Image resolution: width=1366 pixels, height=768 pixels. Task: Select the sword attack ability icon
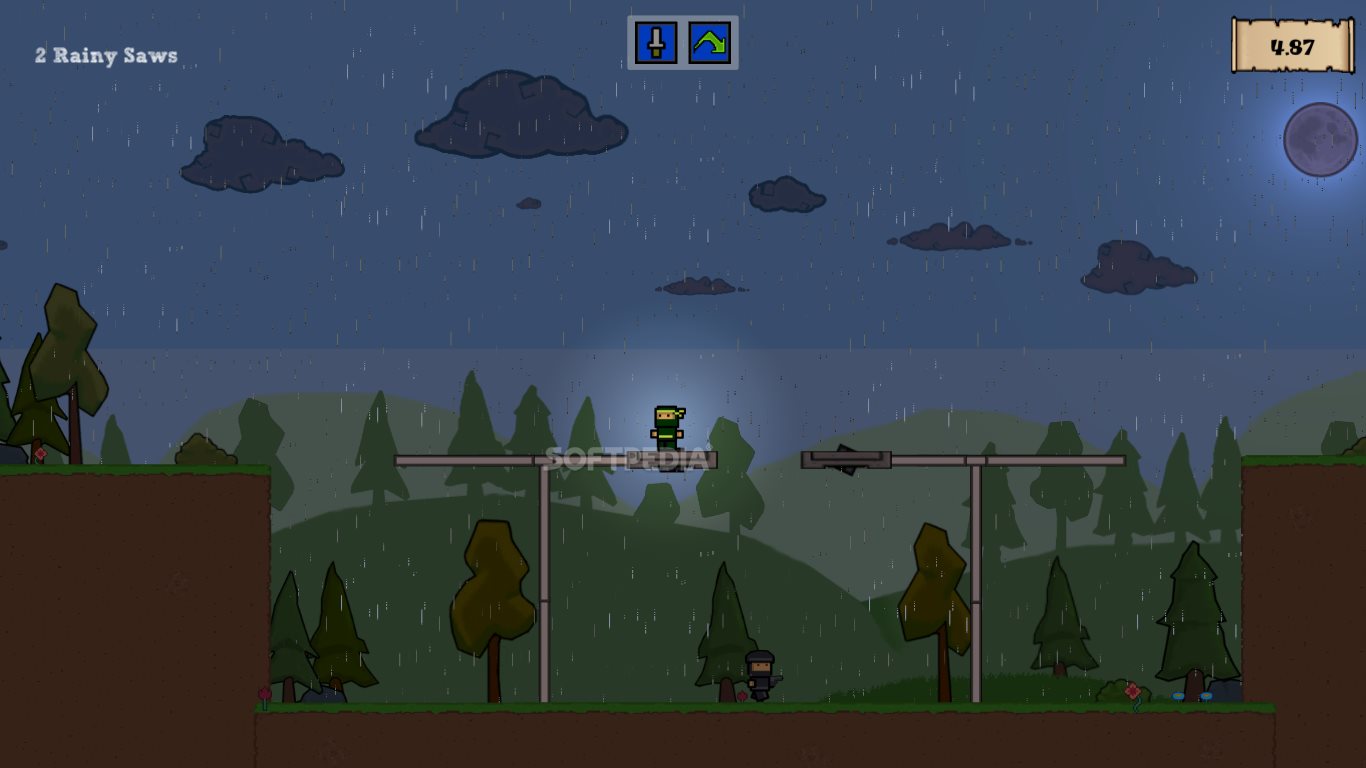(656, 43)
